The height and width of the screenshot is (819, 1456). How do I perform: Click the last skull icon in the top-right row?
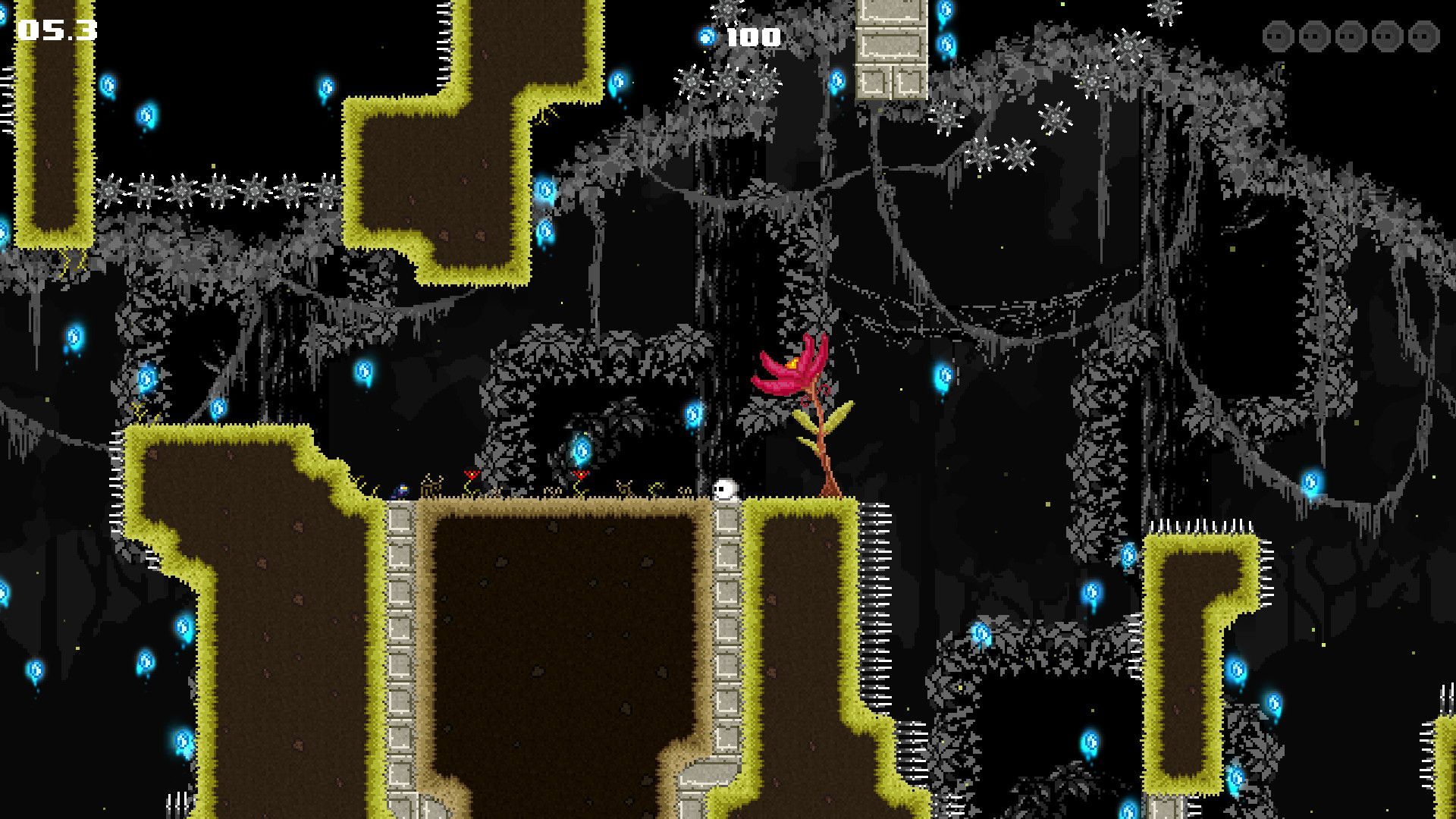pyautogui.click(x=1424, y=35)
